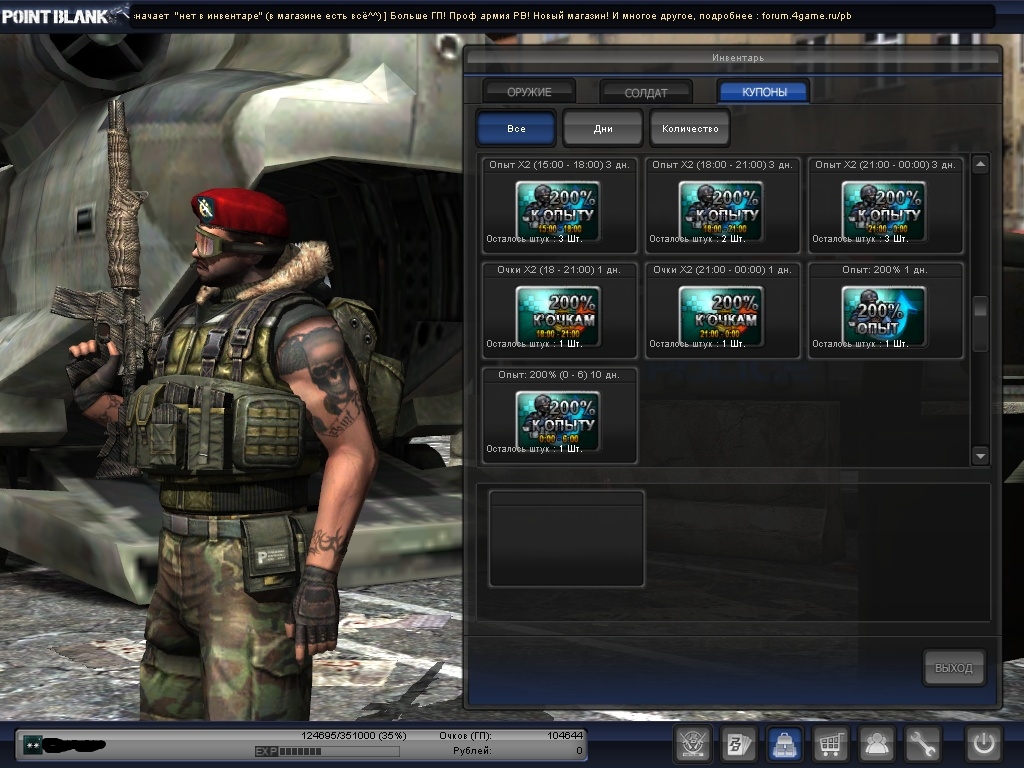Select the Очки X2 (18 - 21) coupon

click(558, 315)
